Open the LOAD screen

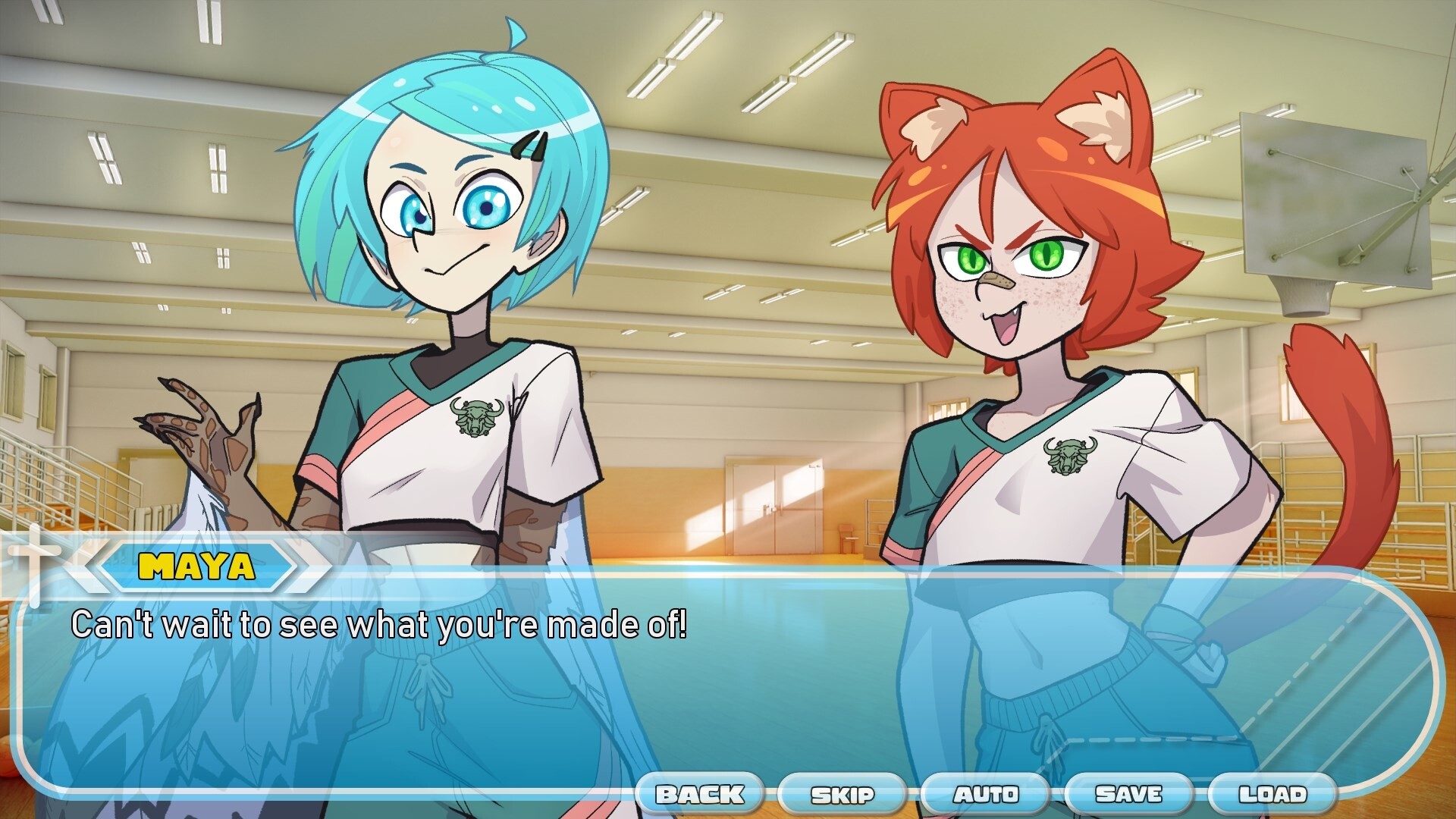click(1272, 795)
